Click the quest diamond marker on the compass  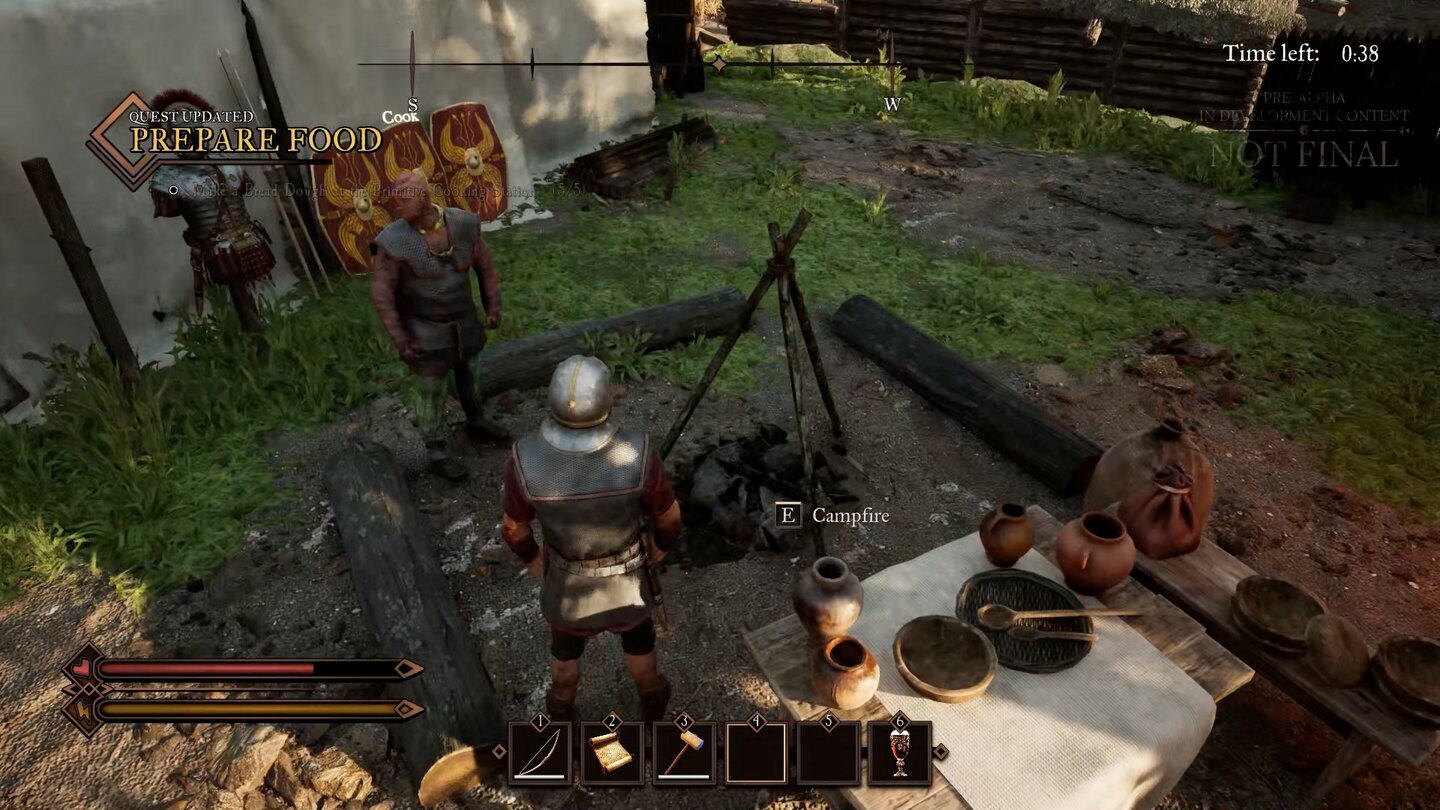point(718,63)
